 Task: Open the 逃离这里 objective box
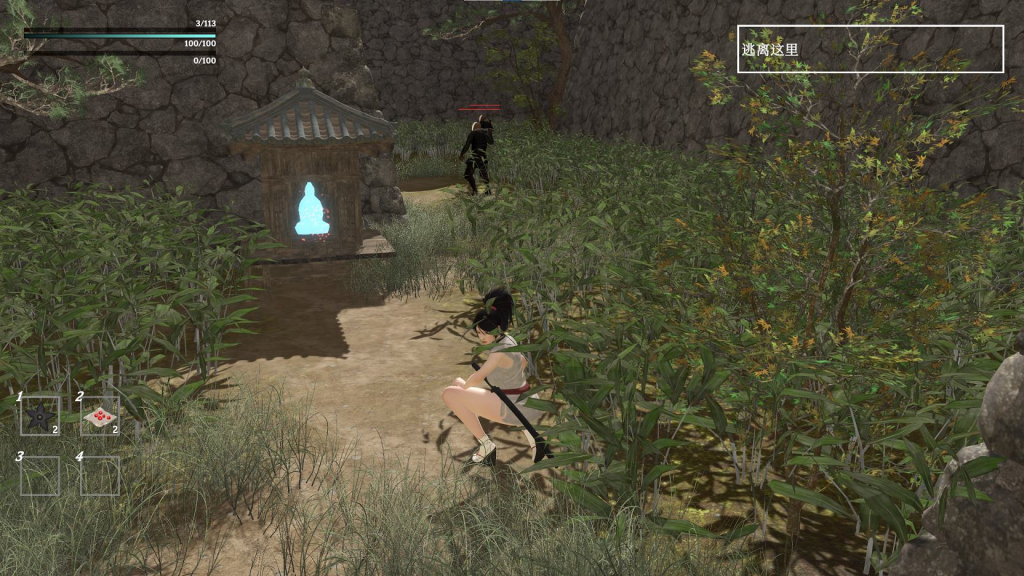coord(870,49)
